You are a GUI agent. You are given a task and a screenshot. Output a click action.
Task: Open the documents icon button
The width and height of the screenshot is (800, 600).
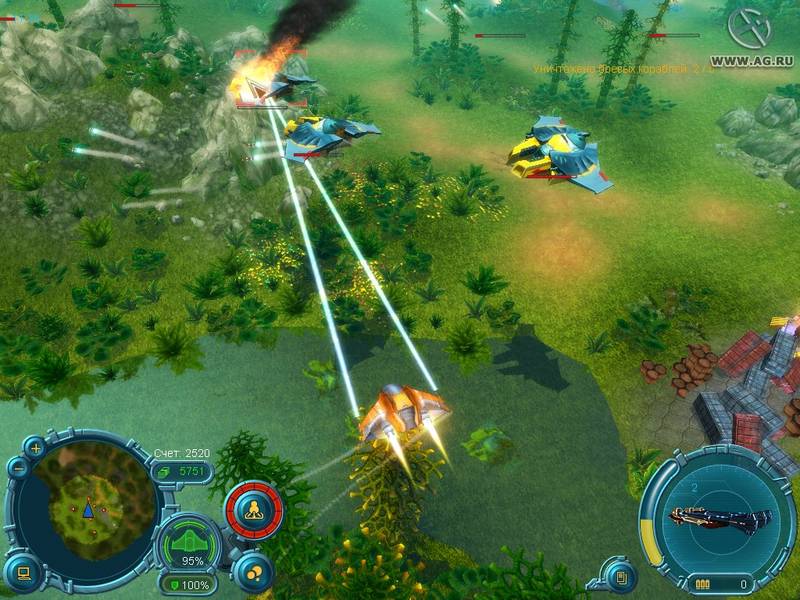[x=621, y=576]
